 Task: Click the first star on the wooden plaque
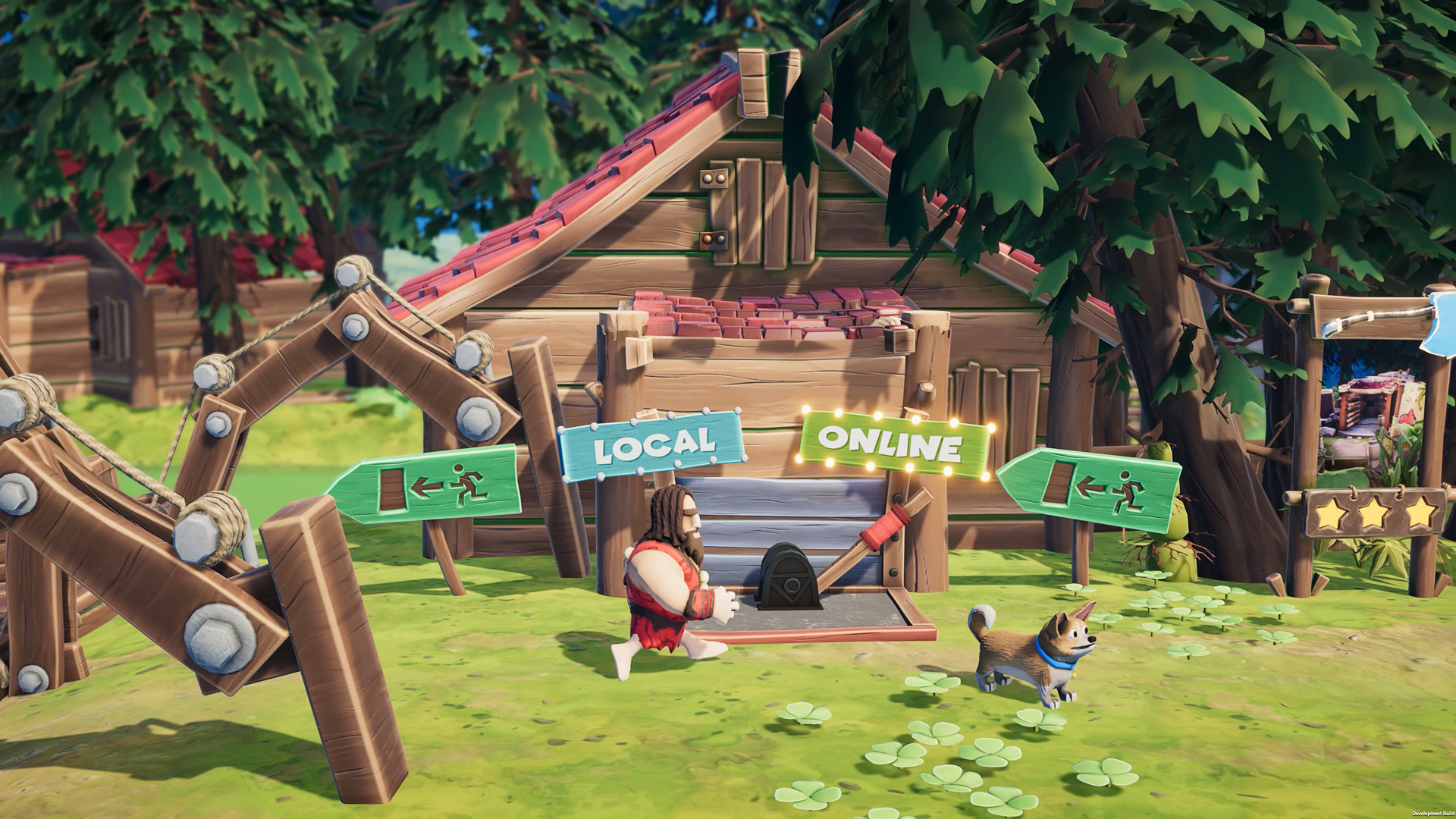[x=1329, y=515]
